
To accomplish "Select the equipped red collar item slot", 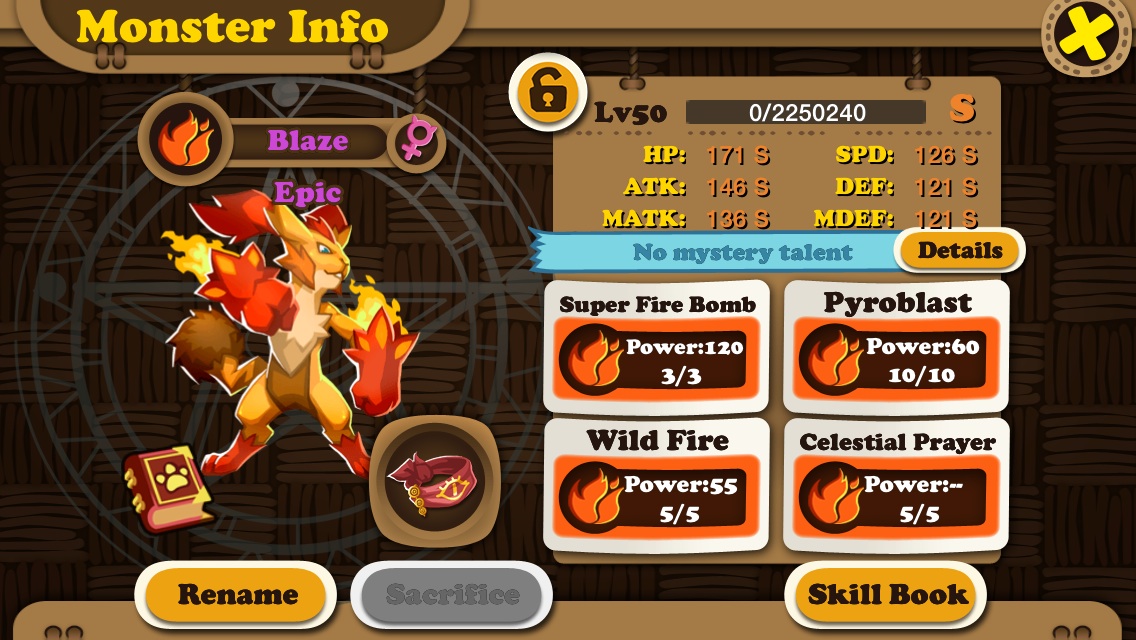I will [434, 482].
